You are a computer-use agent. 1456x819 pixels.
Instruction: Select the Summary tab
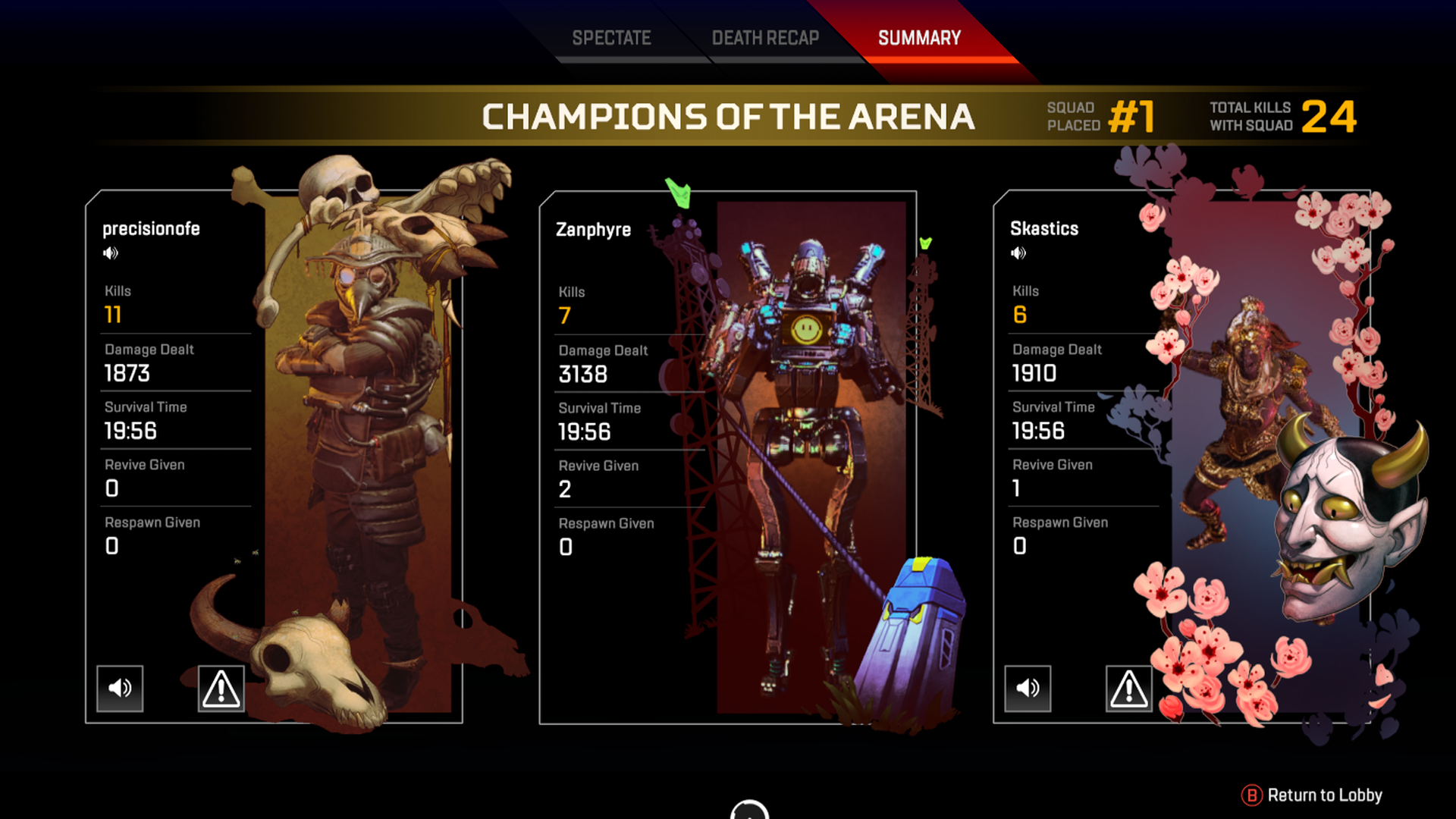[919, 38]
